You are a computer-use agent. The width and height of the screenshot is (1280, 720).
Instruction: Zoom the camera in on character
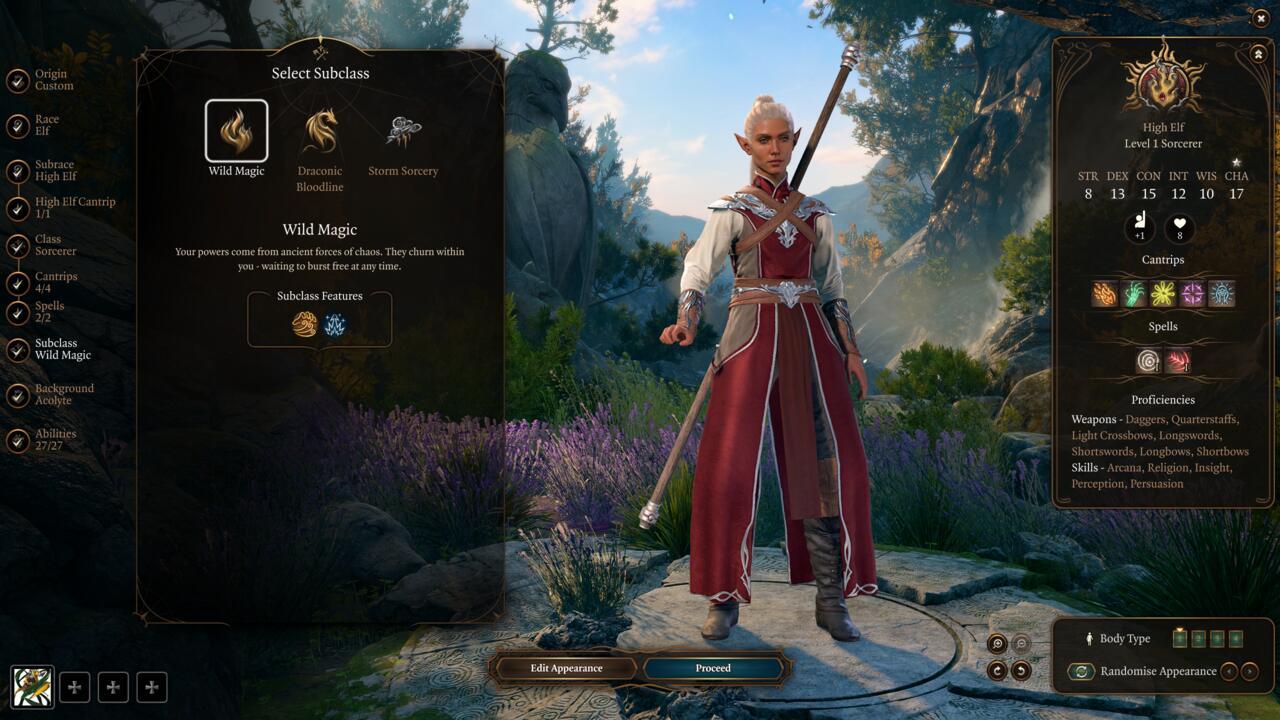tap(997, 644)
